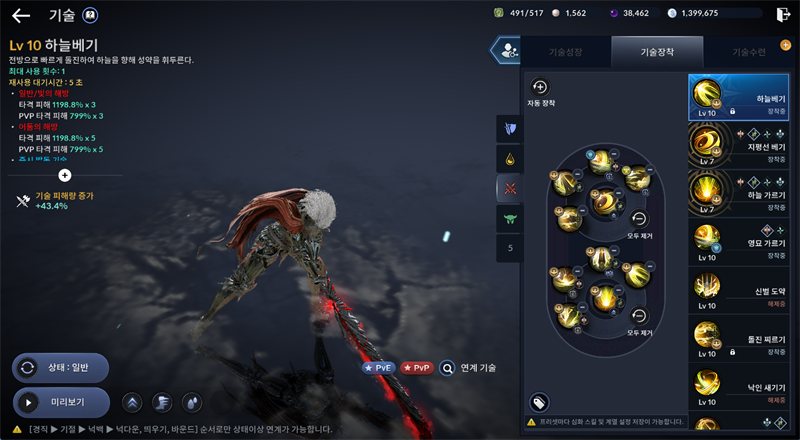Open the 기술수련 tab
This screenshot has width=800, height=440.
pyautogui.click(x=751, y=51)
